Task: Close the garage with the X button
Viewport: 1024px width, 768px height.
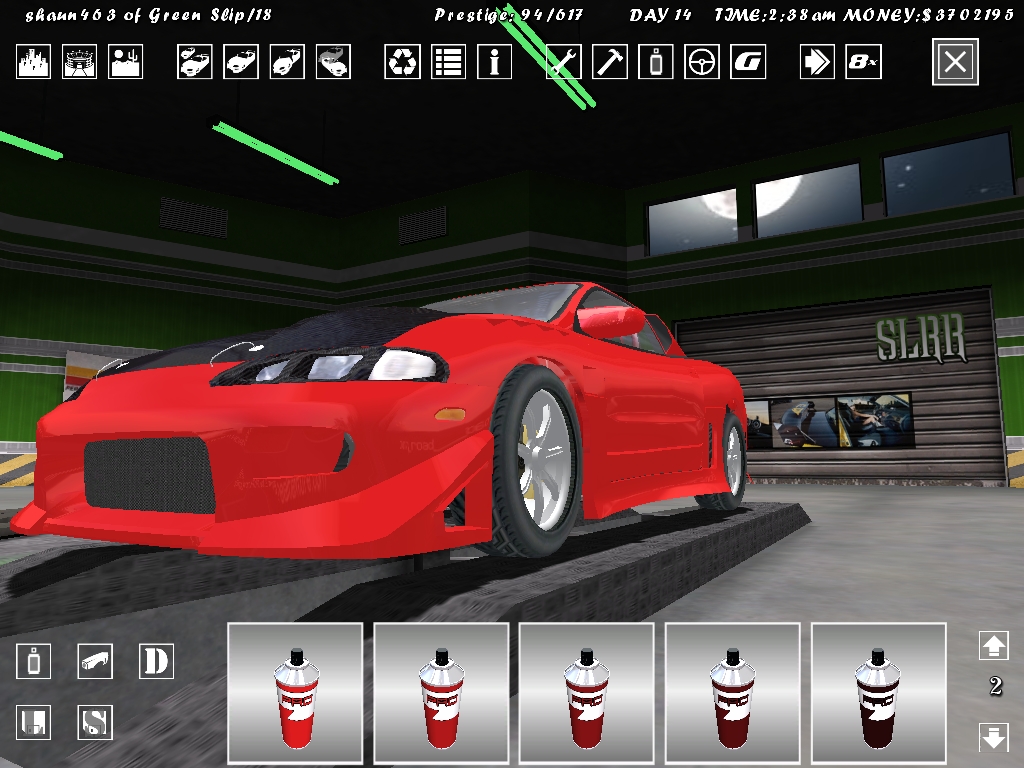Action: (x=955, y=62)
